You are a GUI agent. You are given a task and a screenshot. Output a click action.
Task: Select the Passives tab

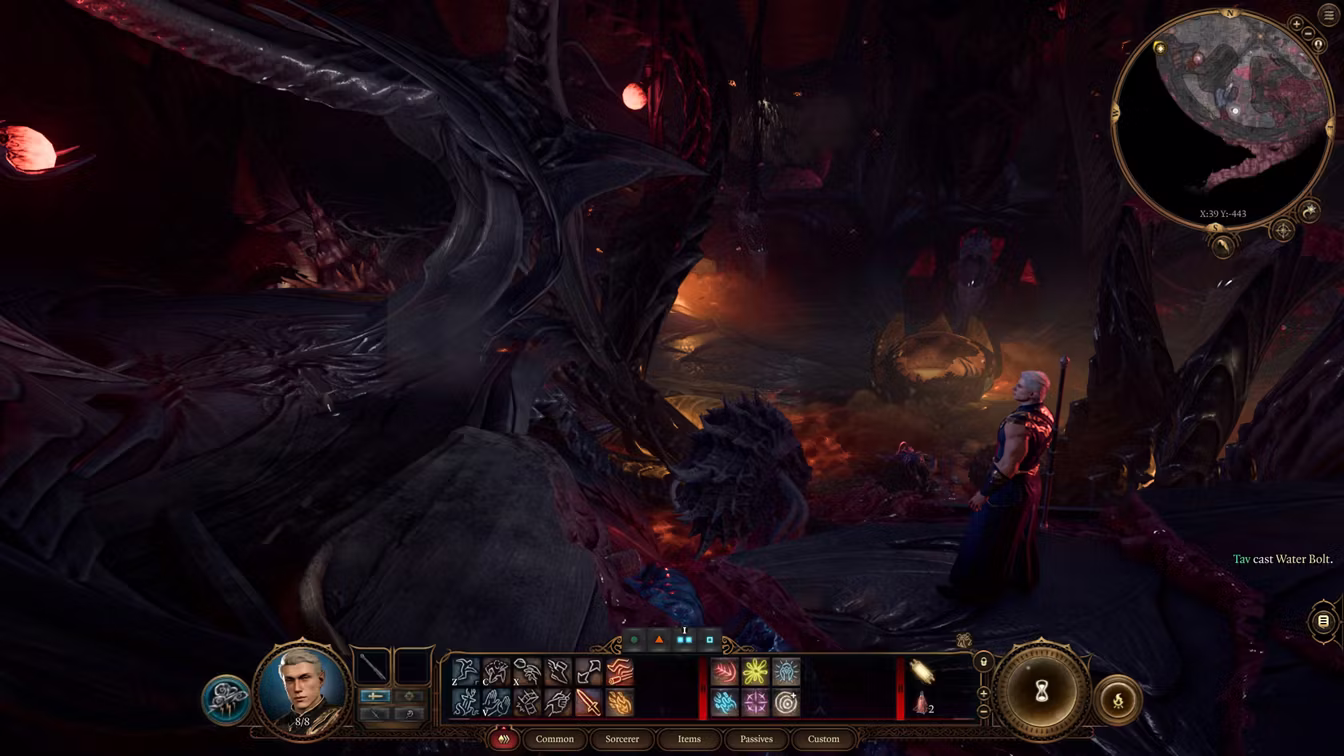pyautogui.click(x=756, y=739)
